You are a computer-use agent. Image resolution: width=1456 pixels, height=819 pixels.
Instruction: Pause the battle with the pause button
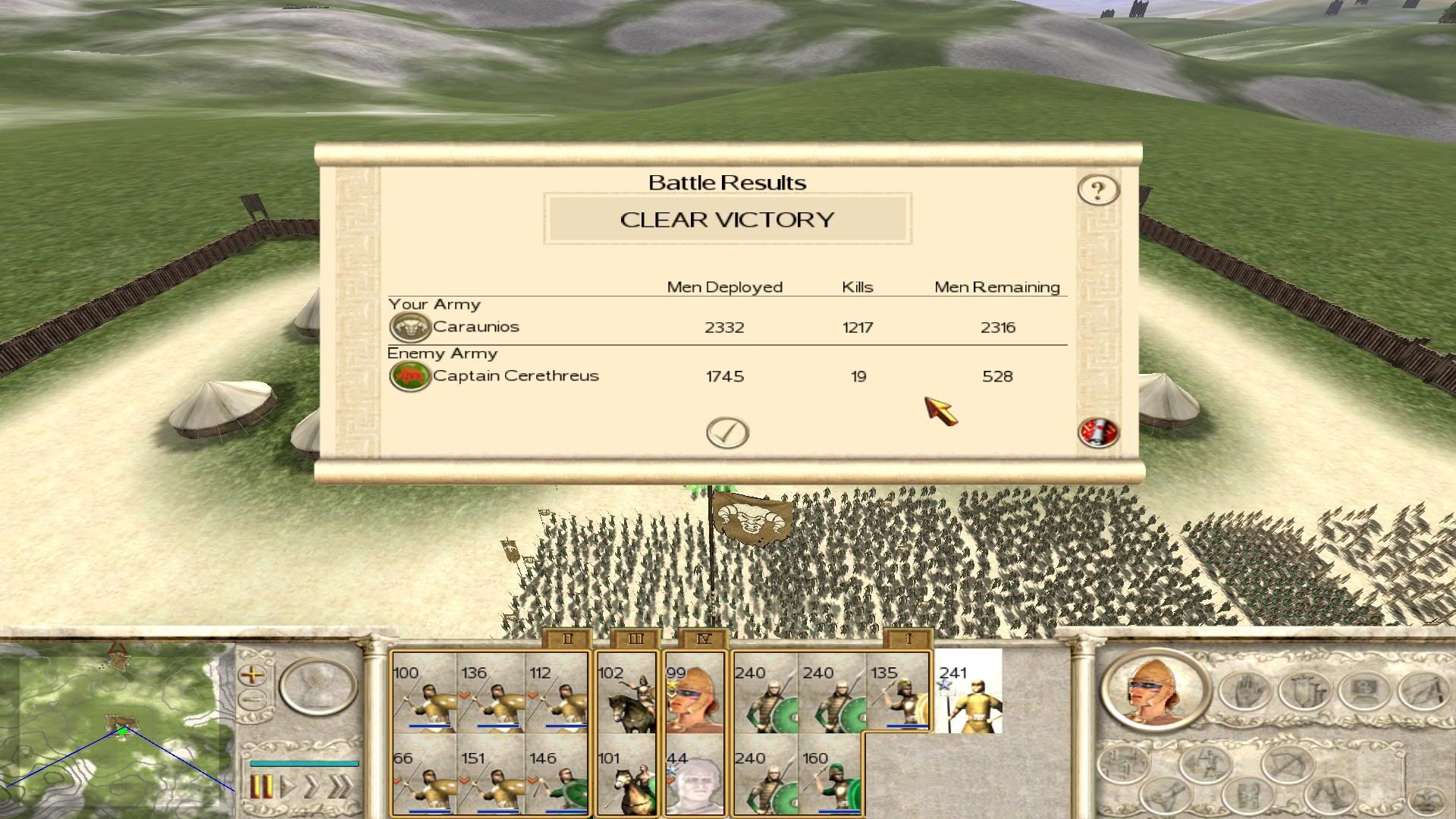260,787
